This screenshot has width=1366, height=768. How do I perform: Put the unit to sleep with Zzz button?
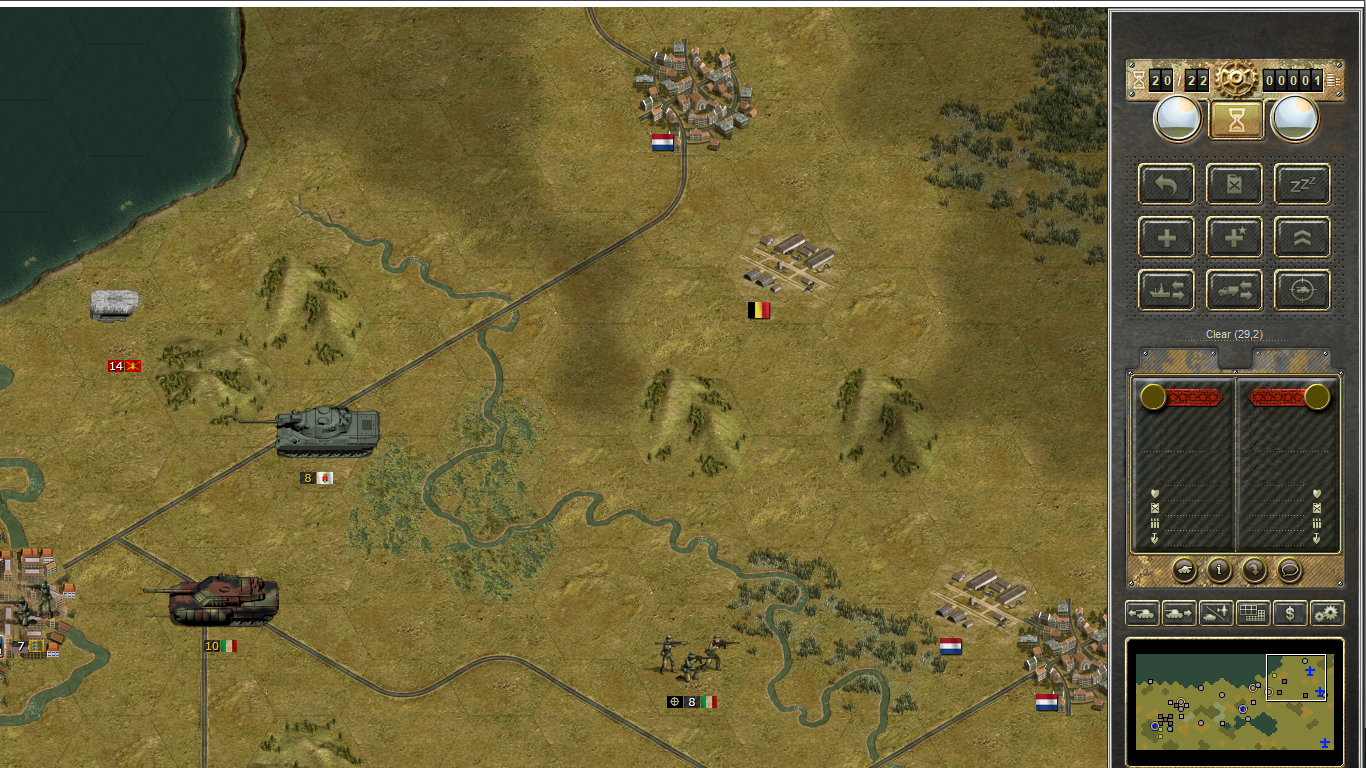(x=1302, y=184)
